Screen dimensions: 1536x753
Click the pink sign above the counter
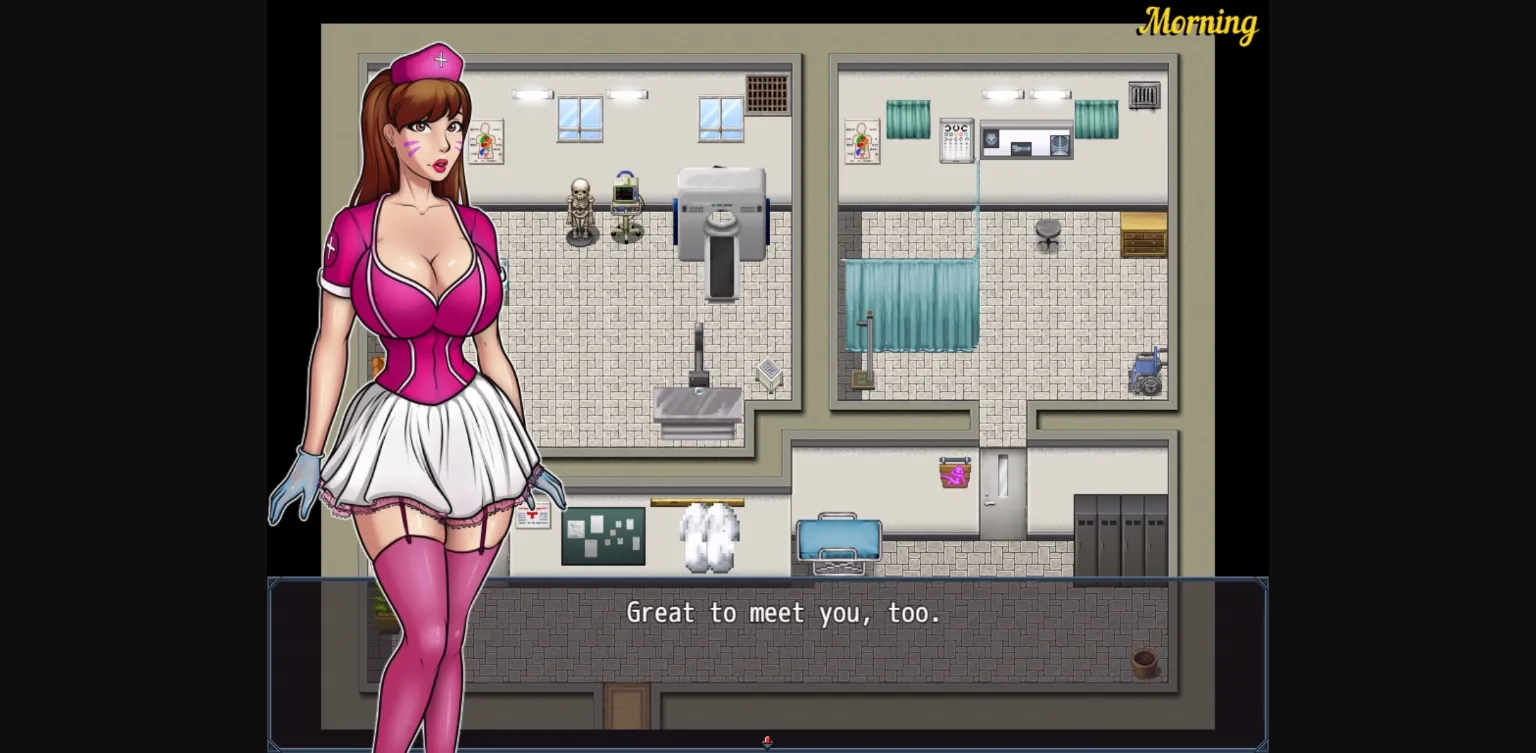[953, 475]
